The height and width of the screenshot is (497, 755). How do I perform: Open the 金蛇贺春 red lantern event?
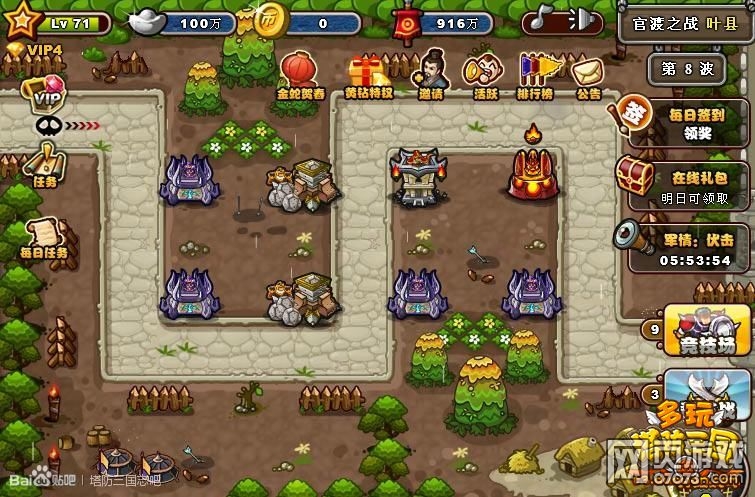(300, 72)
